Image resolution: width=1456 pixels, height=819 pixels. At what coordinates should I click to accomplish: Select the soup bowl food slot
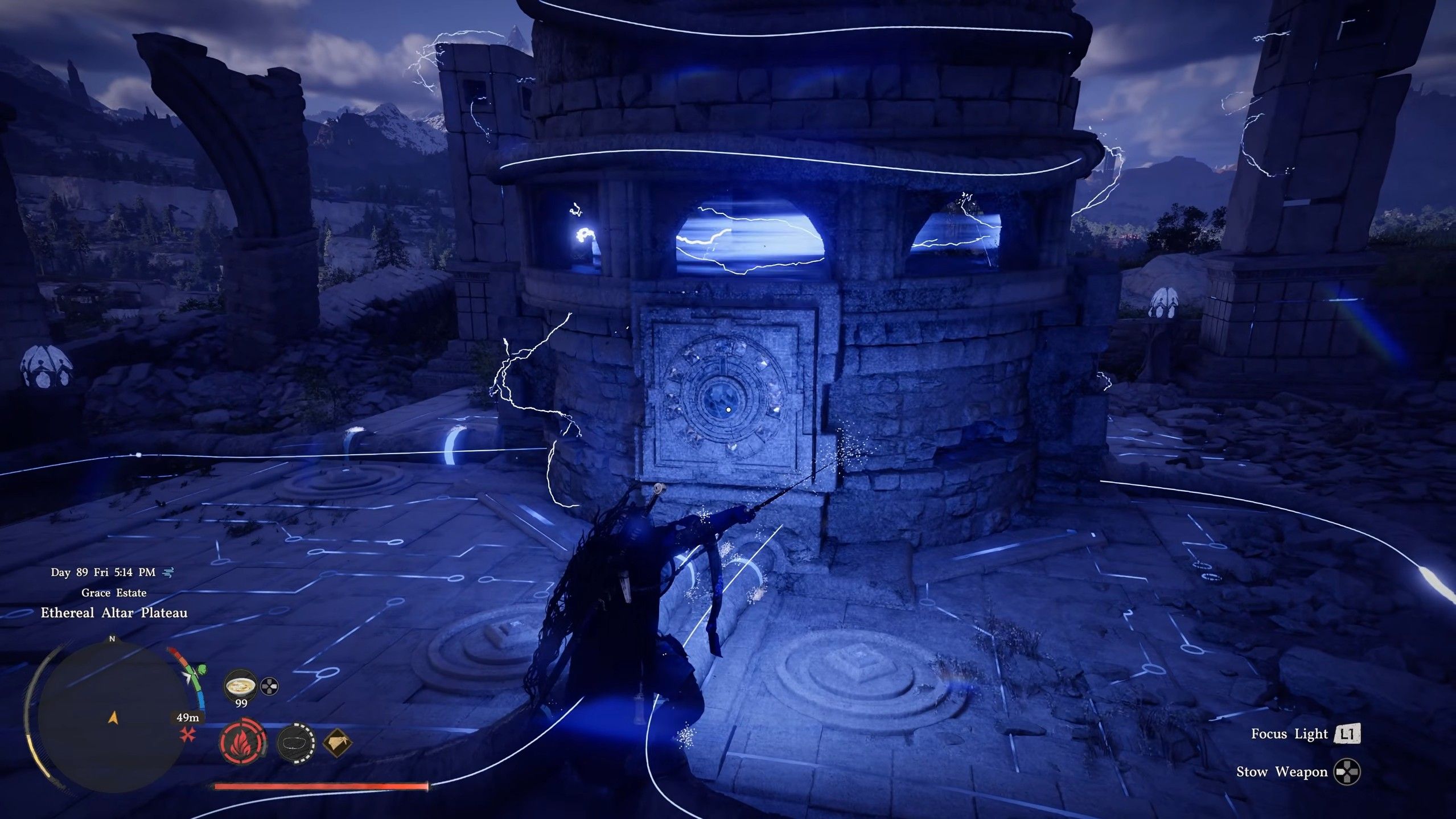coord(241,686)
